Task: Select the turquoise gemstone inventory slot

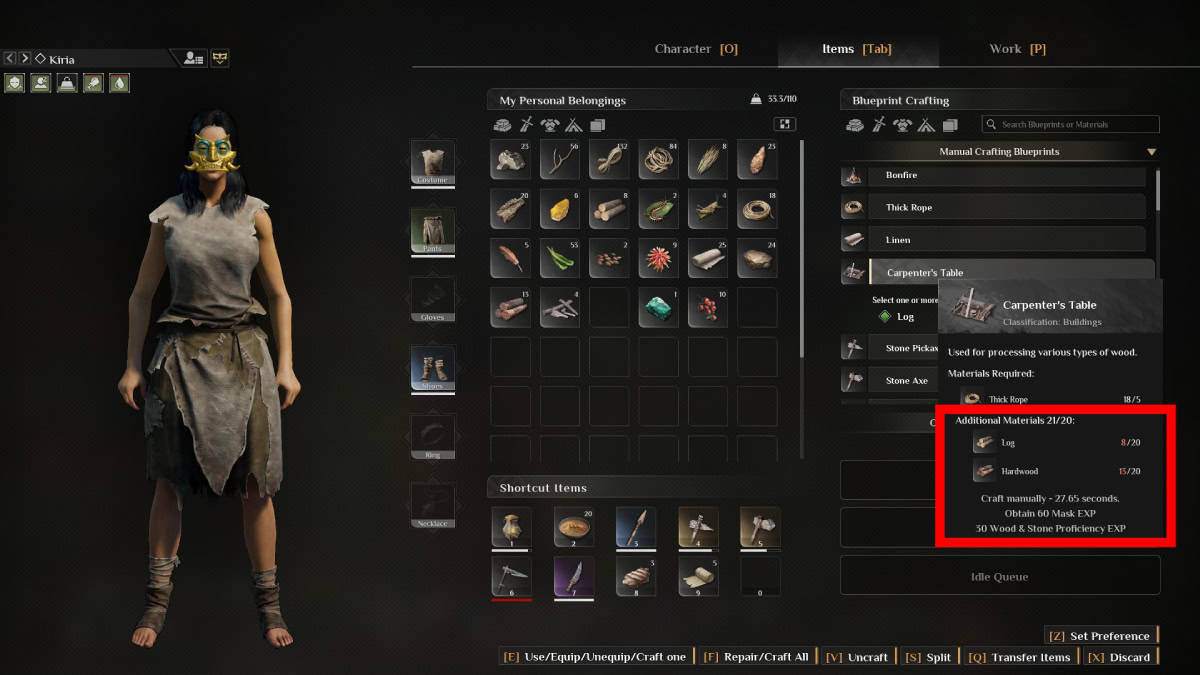Action: click(x=660, y=307)
